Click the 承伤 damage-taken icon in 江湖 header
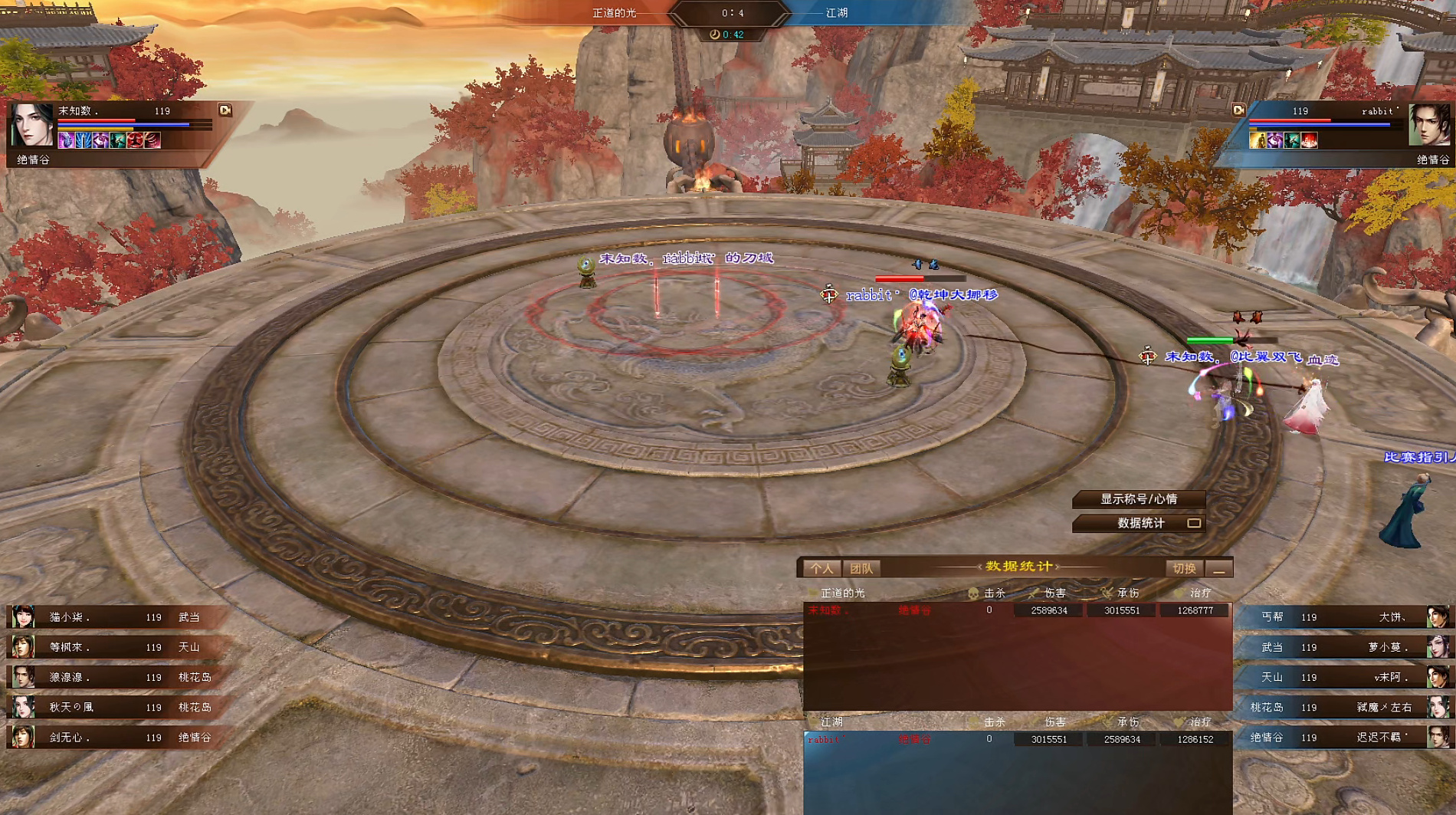This screenshot has height=815, width=1456. [1105, 721]
